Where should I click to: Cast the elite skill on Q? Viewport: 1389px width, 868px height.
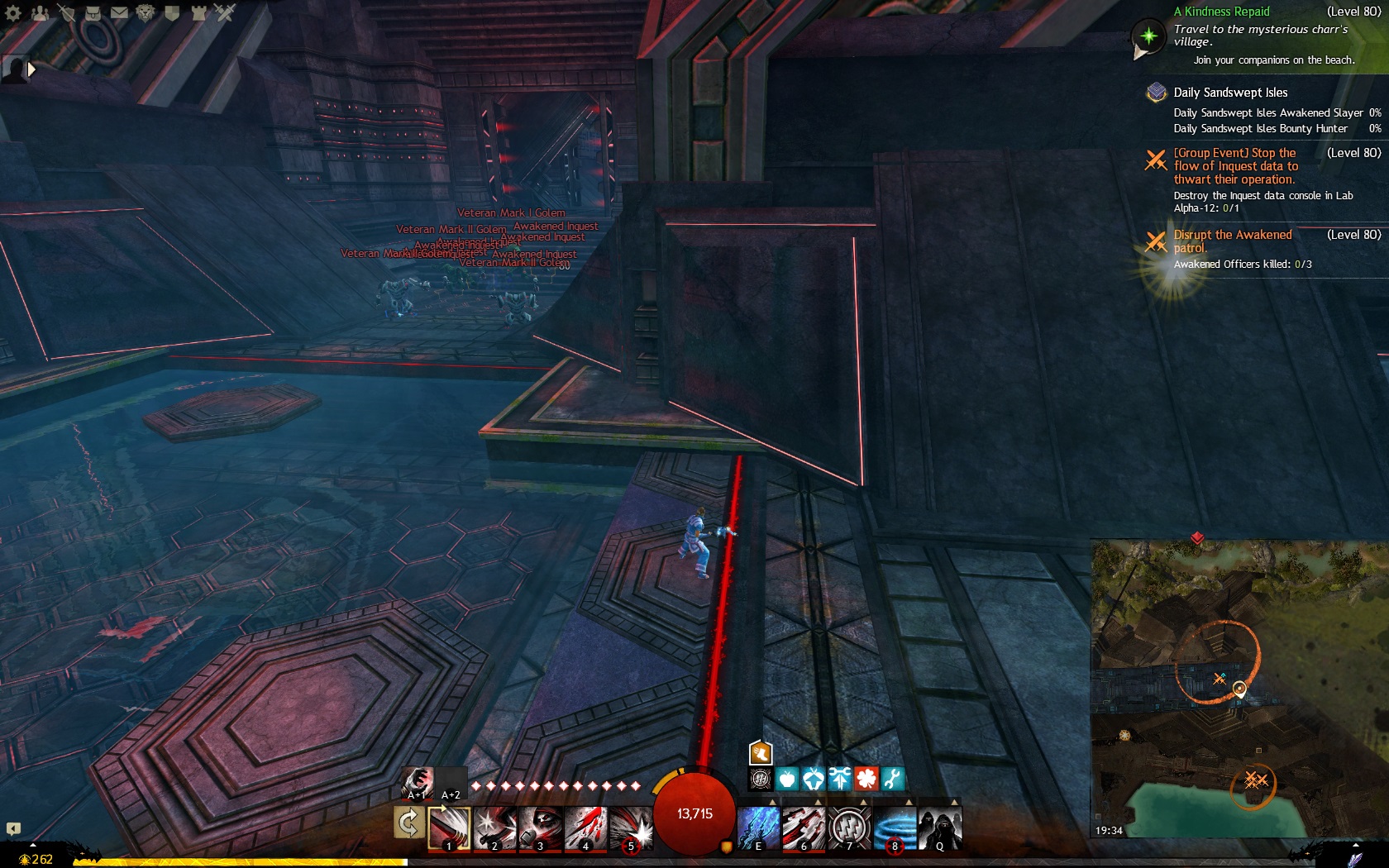coord(940,827)
